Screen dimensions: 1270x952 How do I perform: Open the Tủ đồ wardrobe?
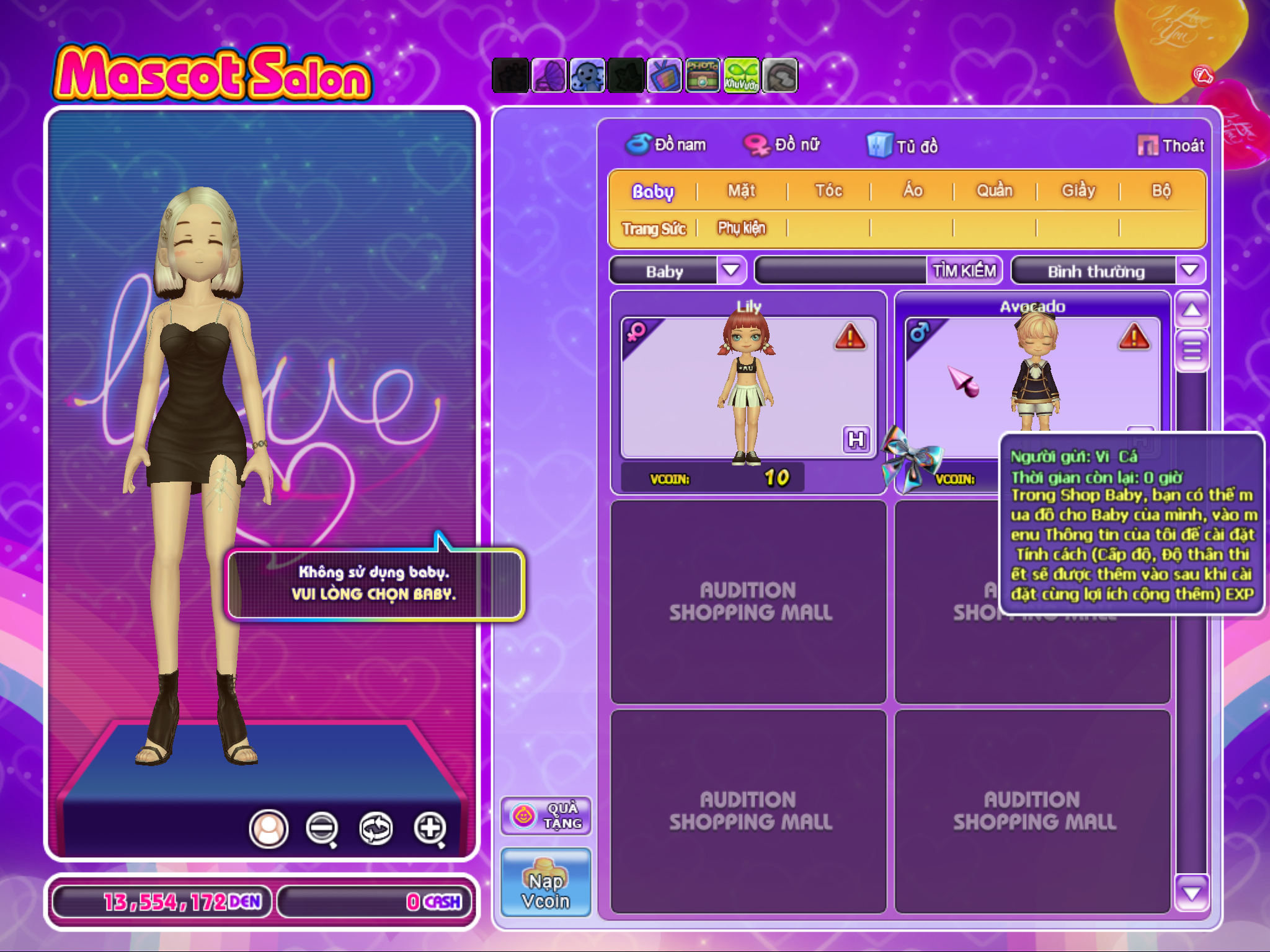(x=903, y=146)
